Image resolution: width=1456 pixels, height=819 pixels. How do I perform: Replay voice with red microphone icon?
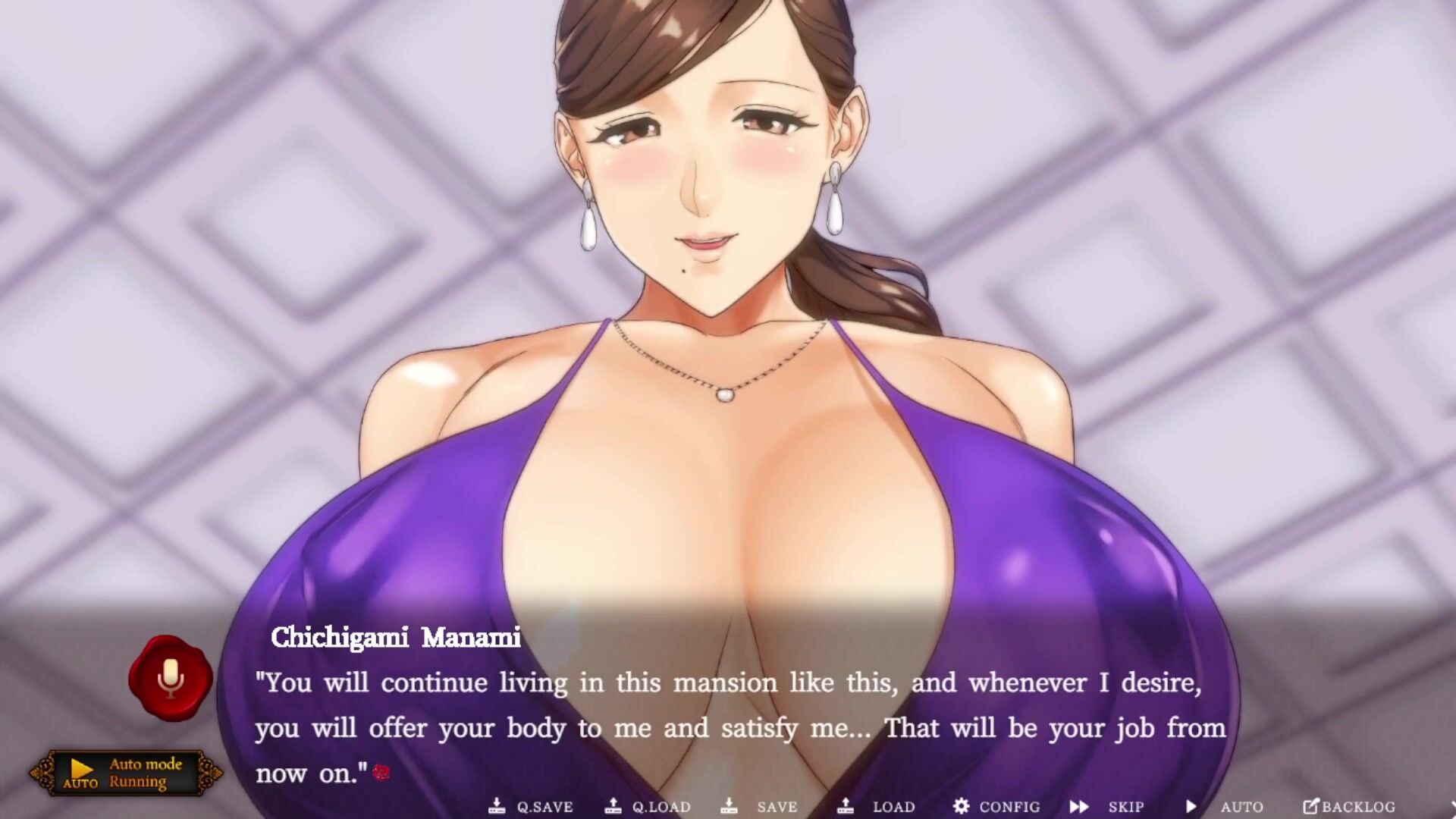(171, 678)
